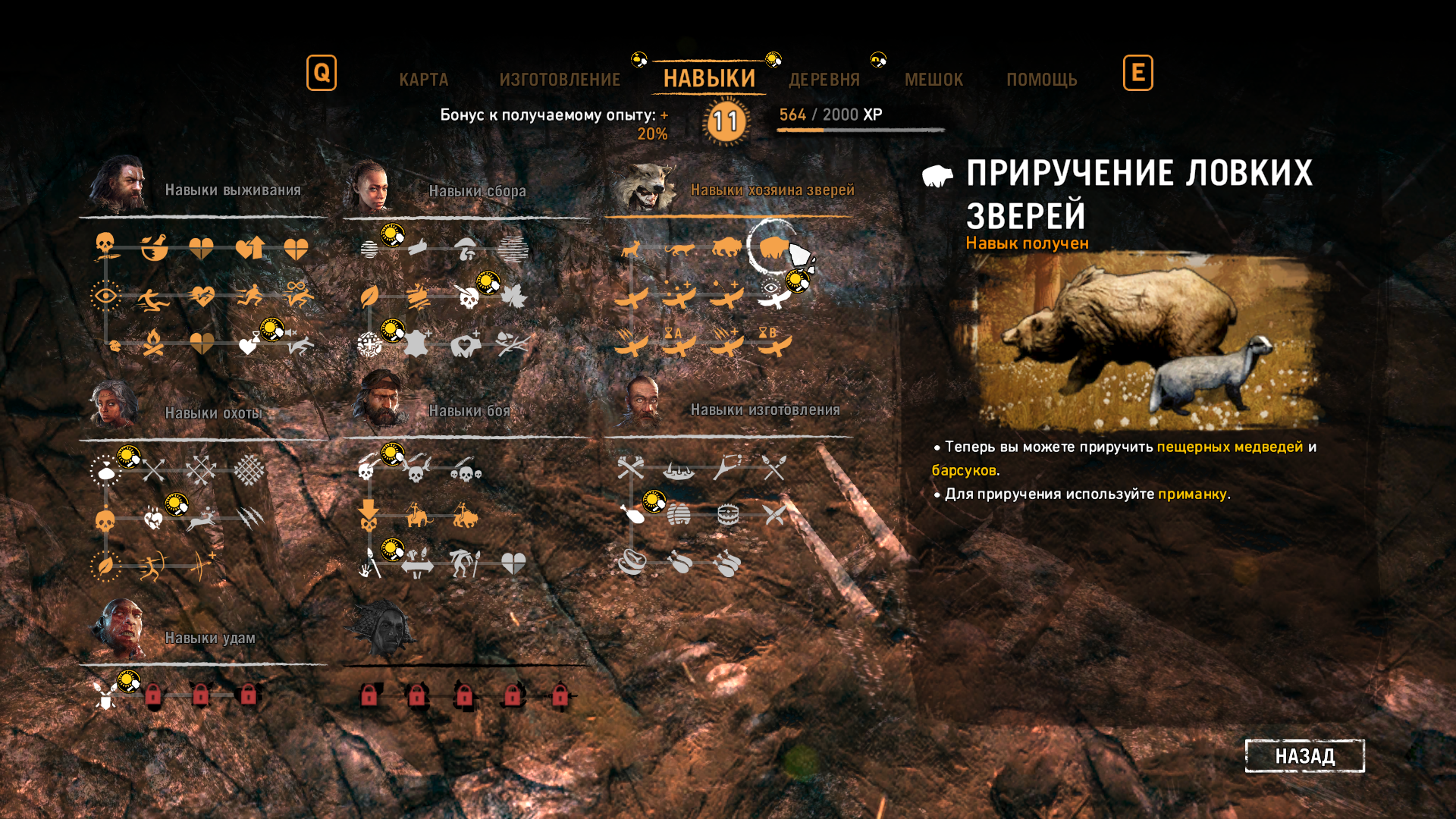This screenshot has height=819, width=1456.
Task: Choose the first Udam skill icon
Action: (105, 695)
